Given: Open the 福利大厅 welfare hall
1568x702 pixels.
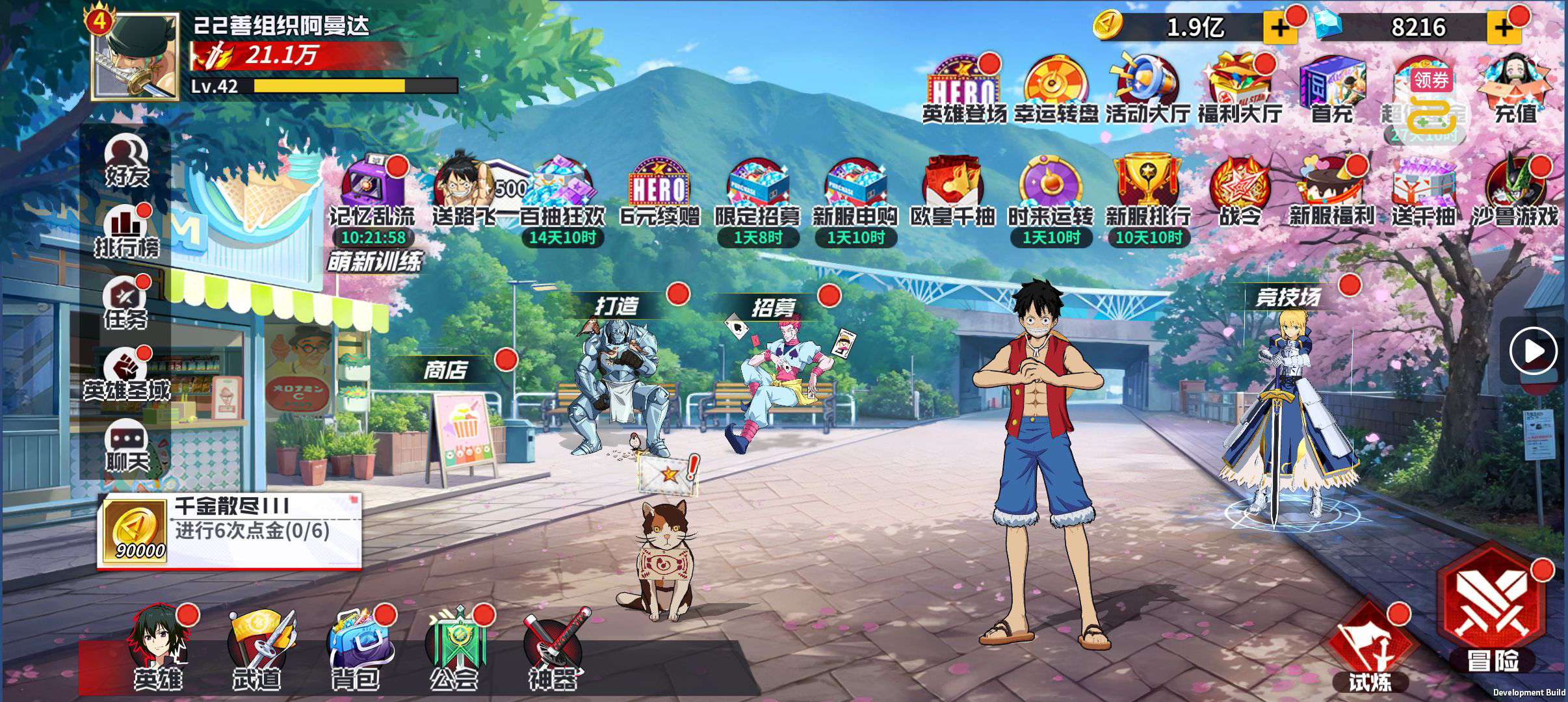Looking at the screenshot, I should (x=1240, y=91).
